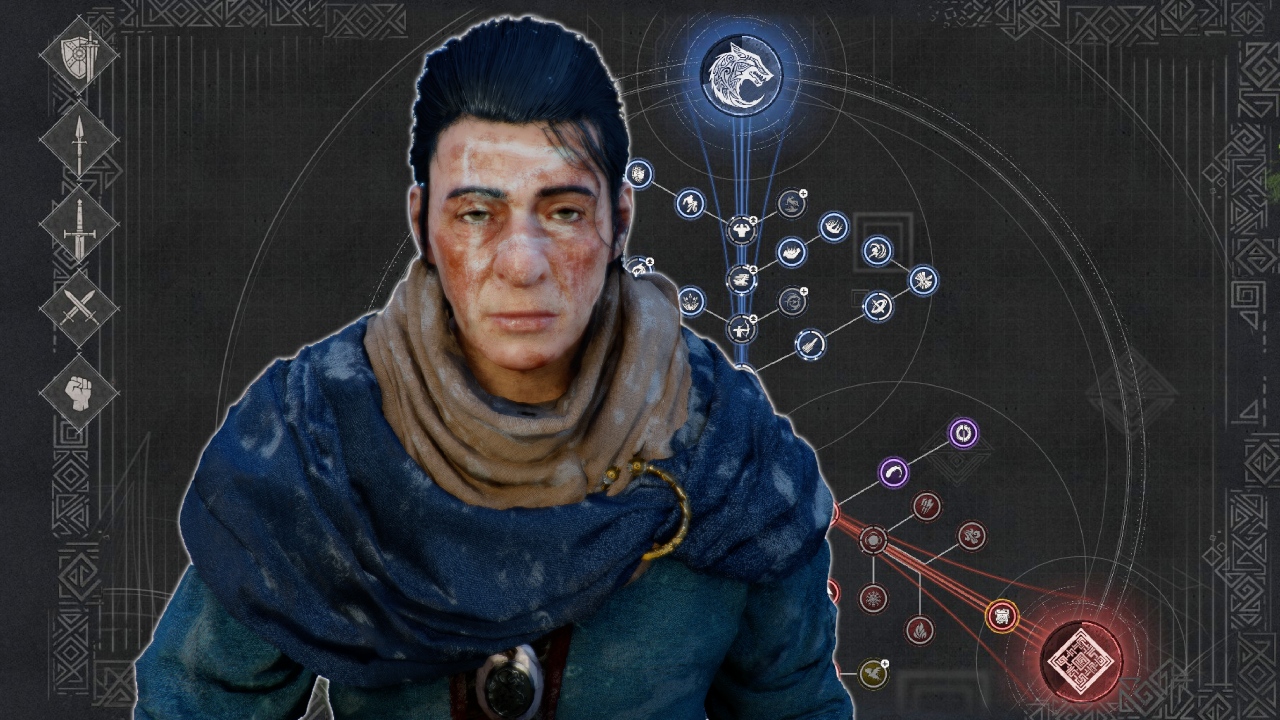The image size is (1280, 720).
Task: Select the yellow-highlighted armor skill node
Action: click(1001, 616)
